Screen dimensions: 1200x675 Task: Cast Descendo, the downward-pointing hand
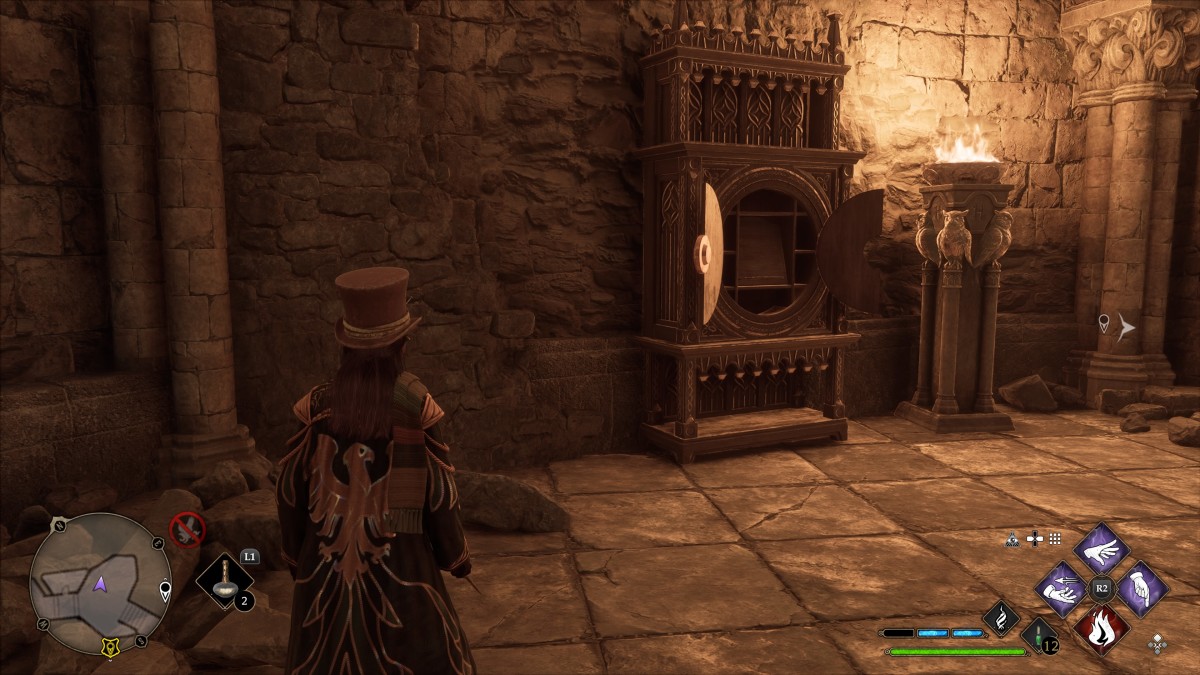[1141, 589]
